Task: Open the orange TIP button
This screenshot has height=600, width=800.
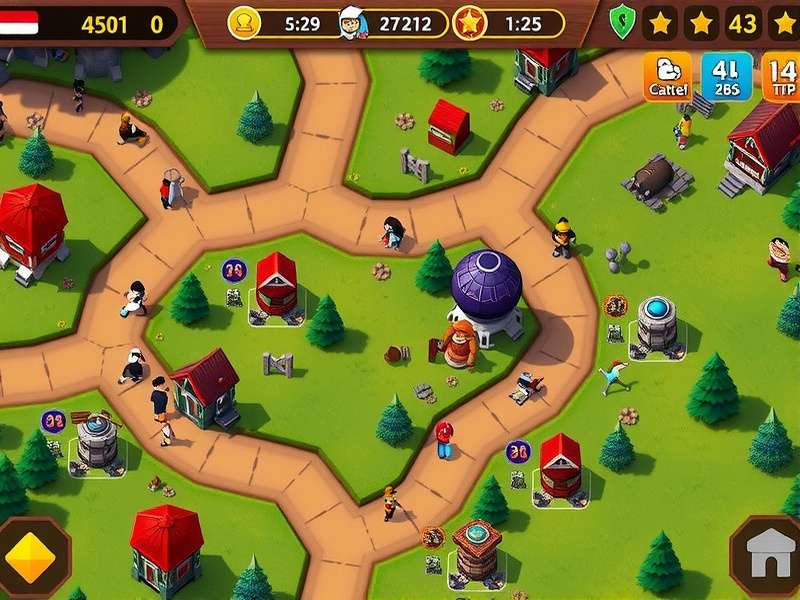Action: (x=782, y=77)
